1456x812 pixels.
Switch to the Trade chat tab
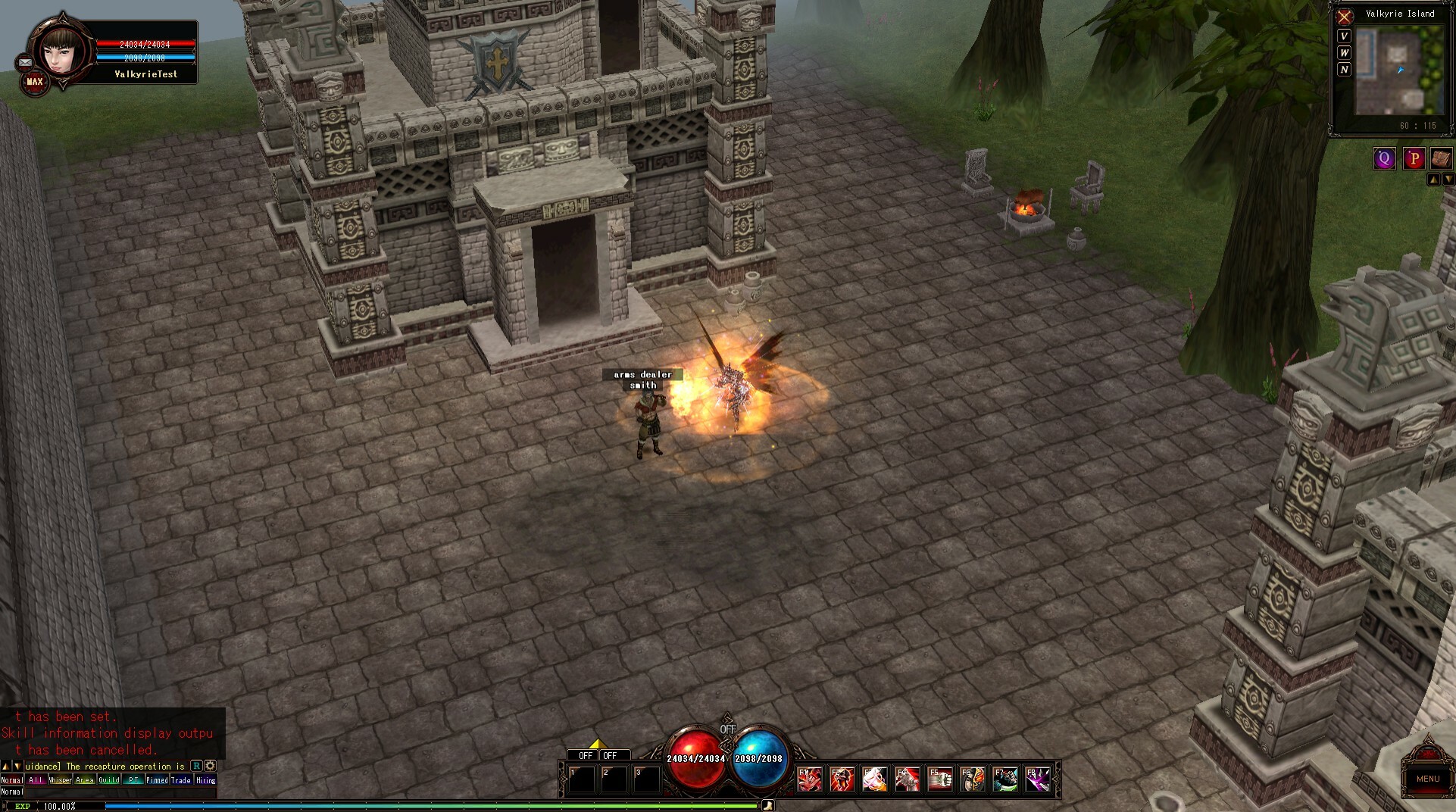[x=180, y=779]
